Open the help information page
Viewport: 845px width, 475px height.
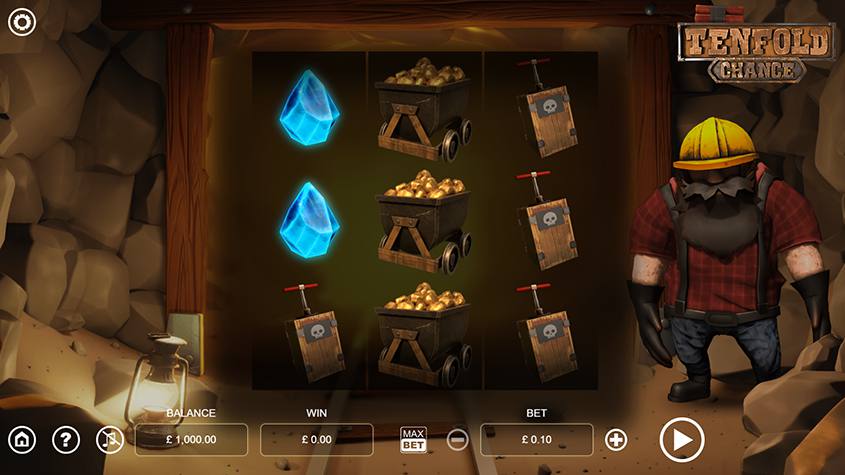tap(66, 439)
